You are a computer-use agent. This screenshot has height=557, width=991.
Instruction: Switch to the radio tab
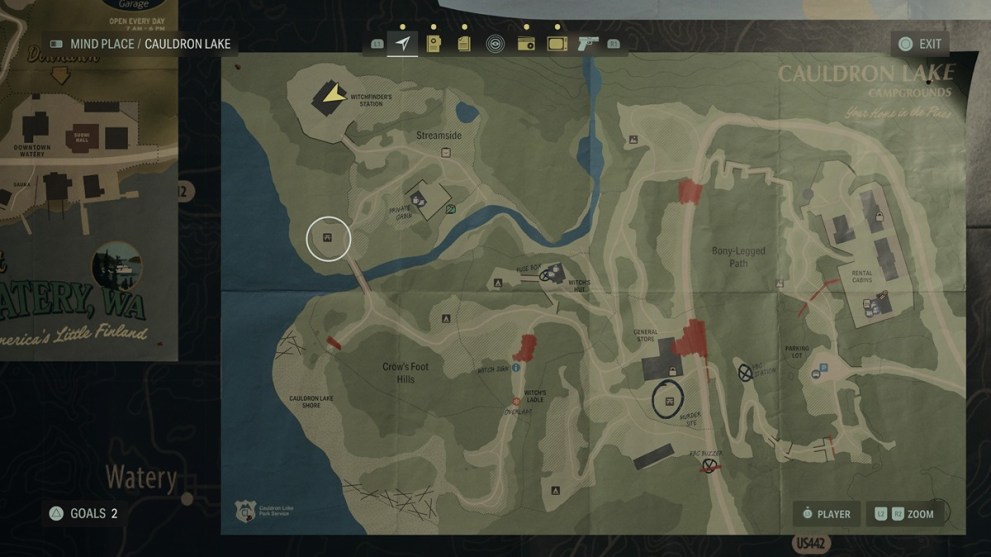pyautogui.click(x=525, y=44)
